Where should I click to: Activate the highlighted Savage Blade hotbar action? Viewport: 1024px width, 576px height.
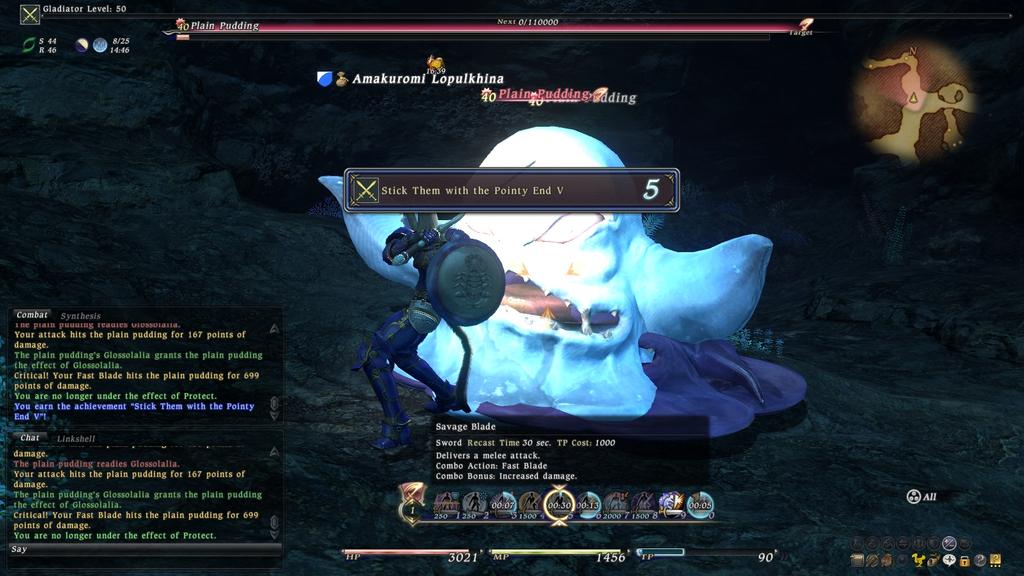[x=560, y=504]
